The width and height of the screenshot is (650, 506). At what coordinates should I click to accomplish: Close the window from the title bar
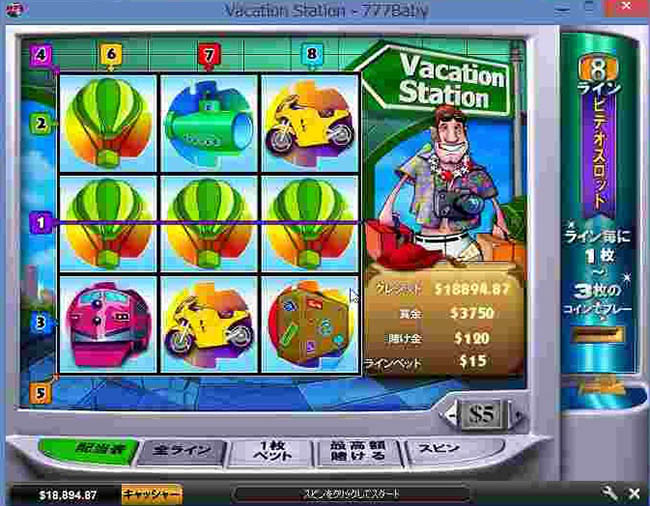630,10
